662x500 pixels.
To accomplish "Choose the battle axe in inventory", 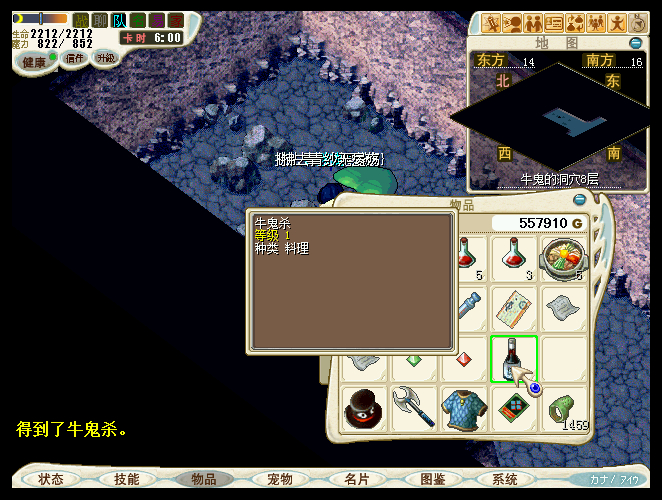I will (413, 409).
